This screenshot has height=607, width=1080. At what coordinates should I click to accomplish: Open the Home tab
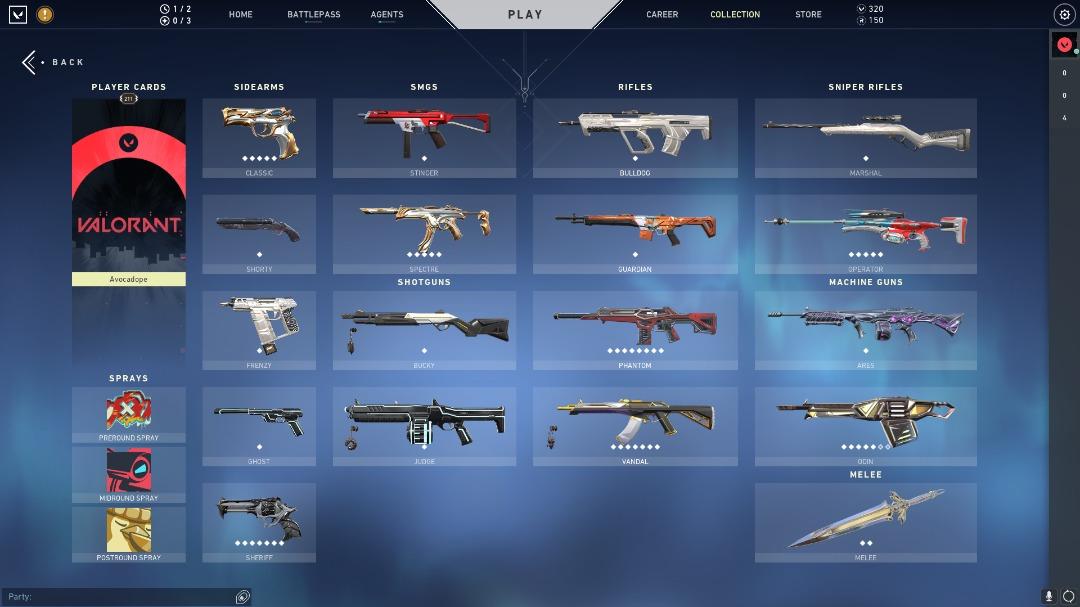(x=240, y=15)
